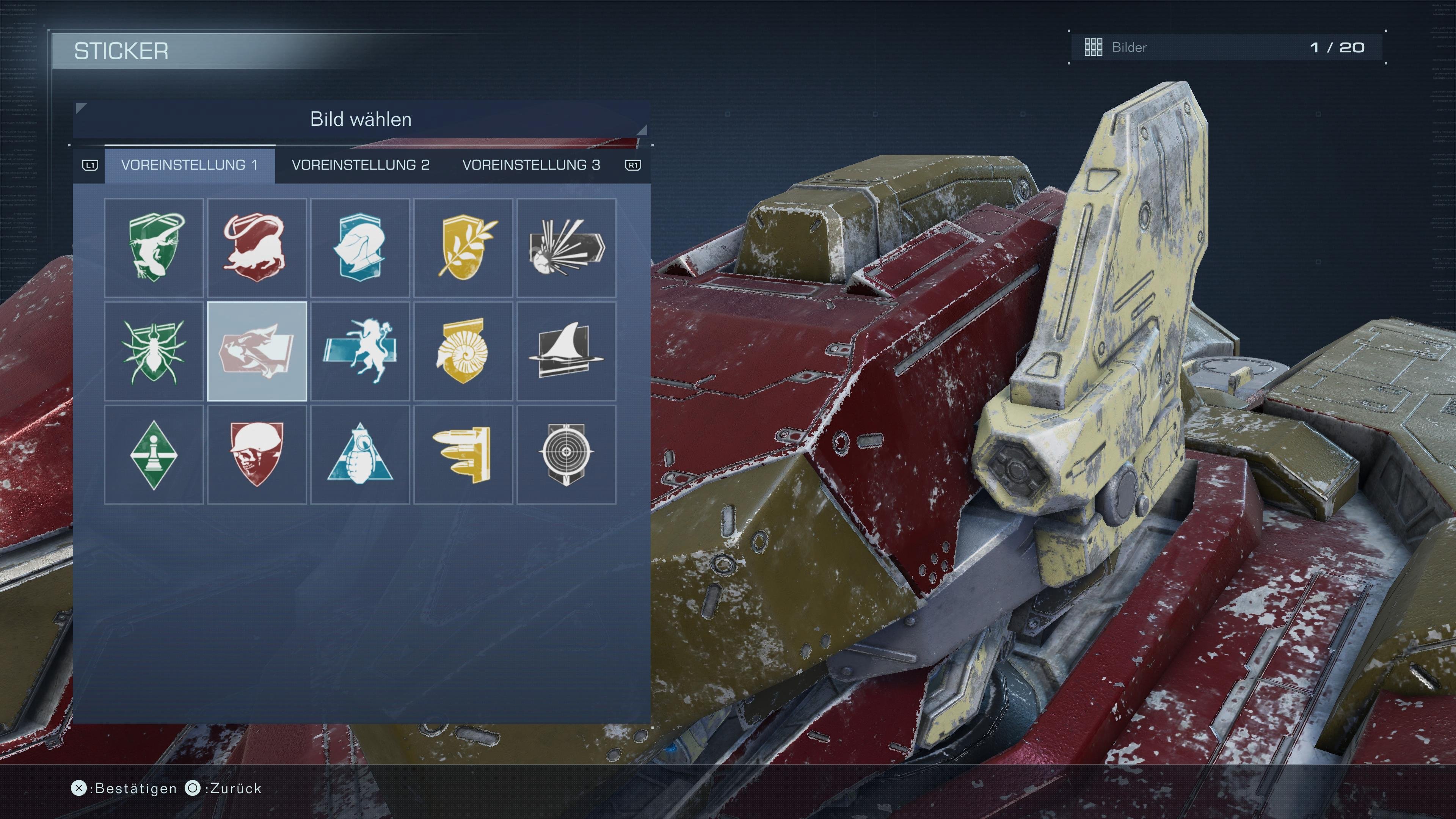Select the explosion emblem sticker

tap(567, 248)
